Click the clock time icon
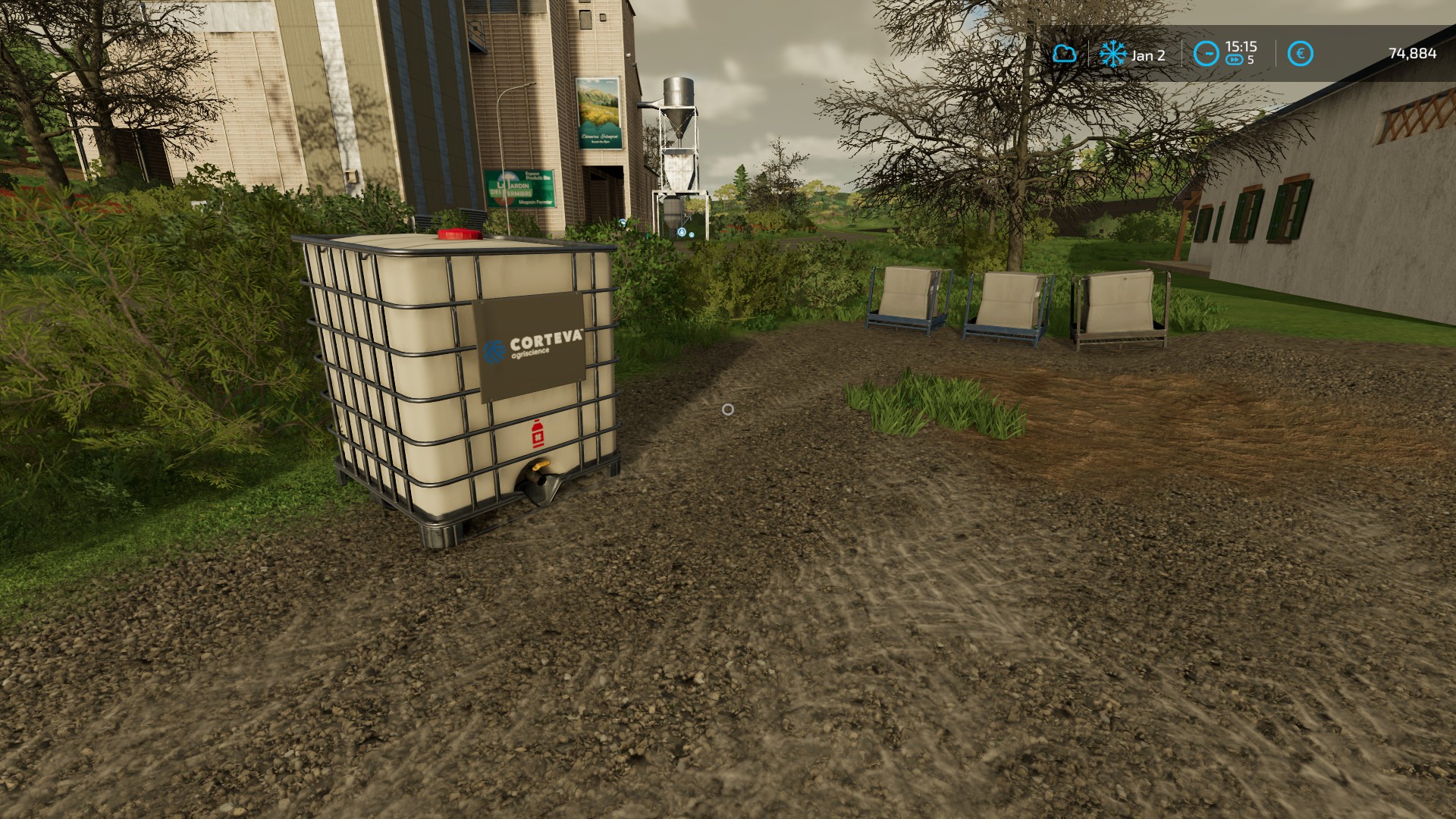1456x819 pixels. (x=1206, y=54)
